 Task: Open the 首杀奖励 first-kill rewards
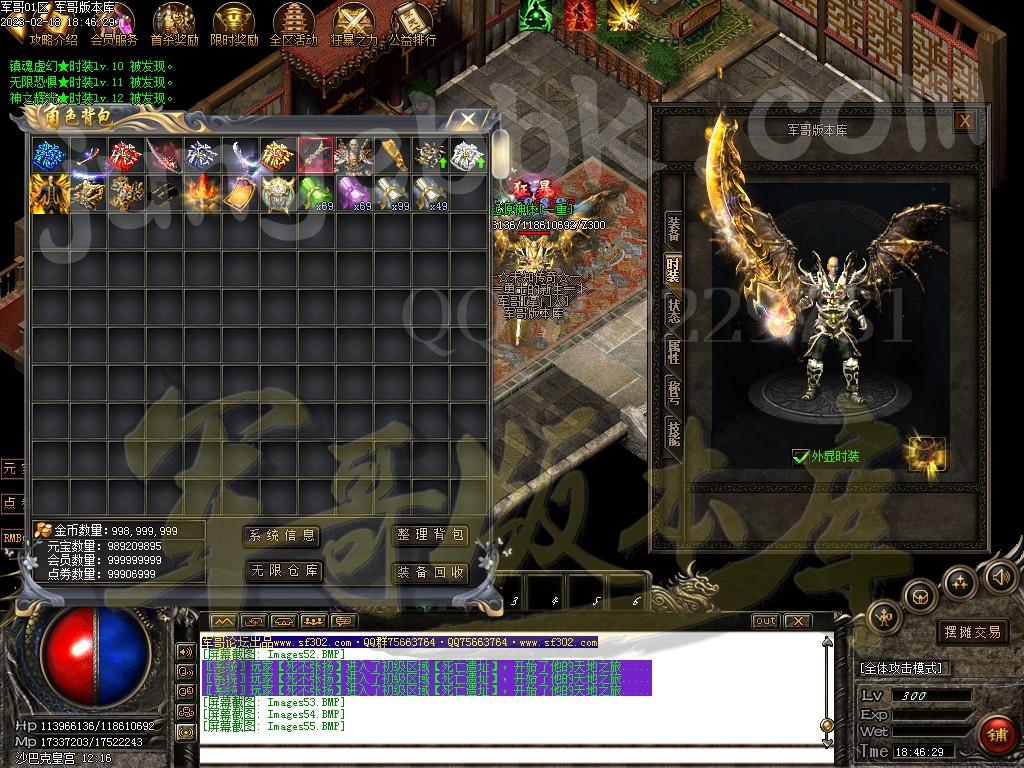[x=174, y=24]
